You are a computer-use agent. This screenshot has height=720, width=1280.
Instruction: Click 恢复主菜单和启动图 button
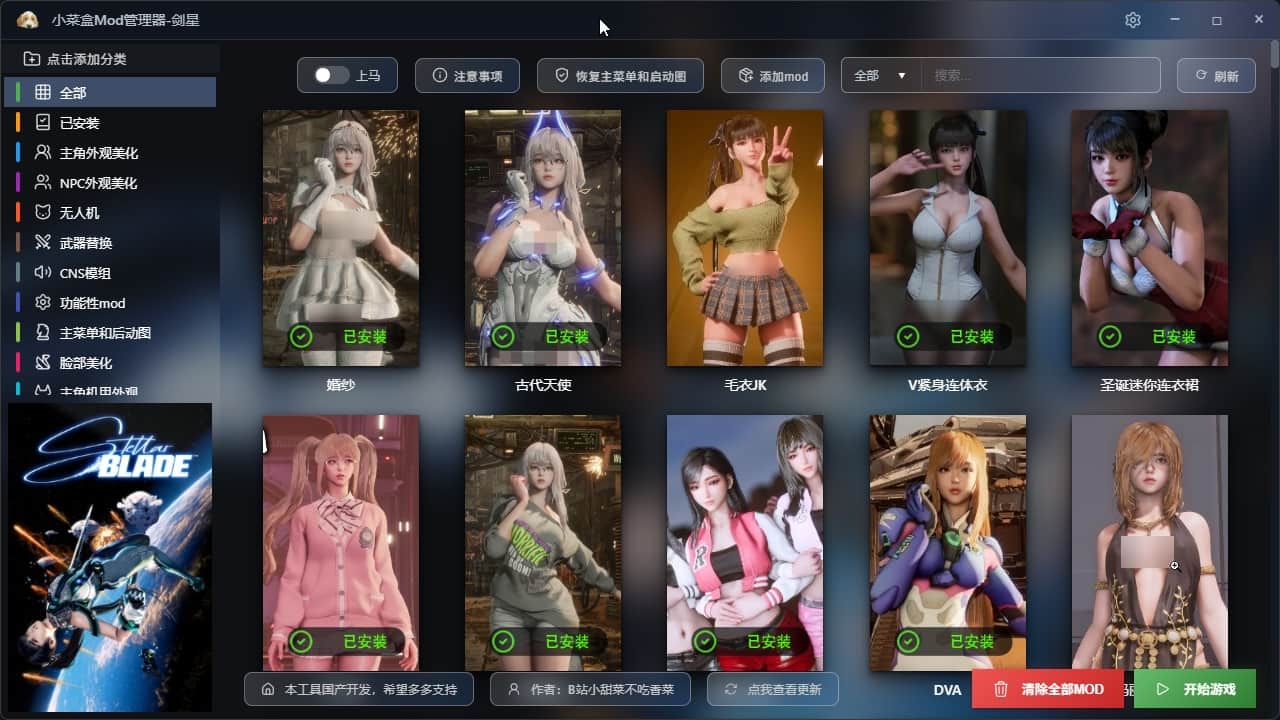pyautogui.click(x=620, y=76)
